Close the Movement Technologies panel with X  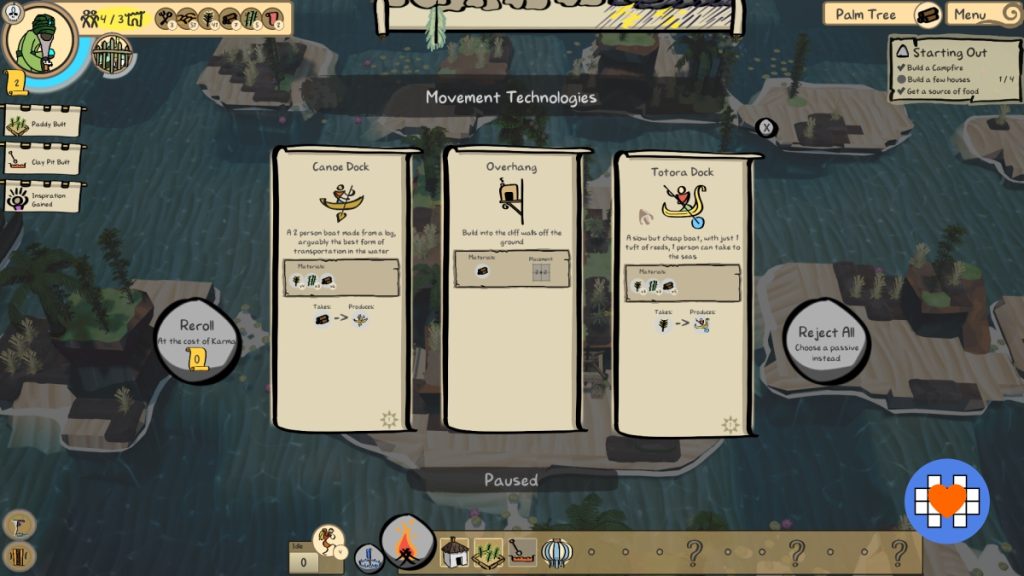tap(765, 127)
